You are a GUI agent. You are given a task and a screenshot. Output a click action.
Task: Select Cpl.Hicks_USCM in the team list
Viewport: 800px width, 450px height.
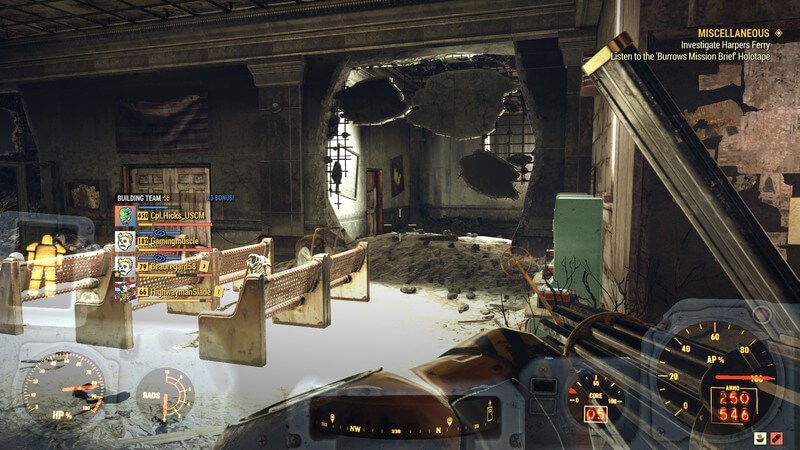(x=172, y=215)
